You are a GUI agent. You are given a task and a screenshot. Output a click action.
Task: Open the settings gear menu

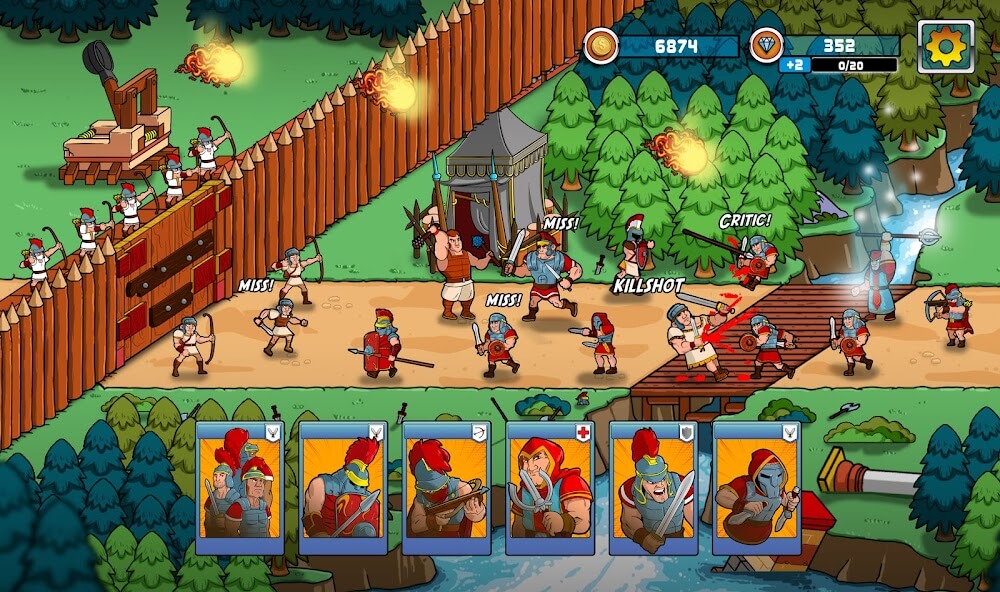[945, 46]
